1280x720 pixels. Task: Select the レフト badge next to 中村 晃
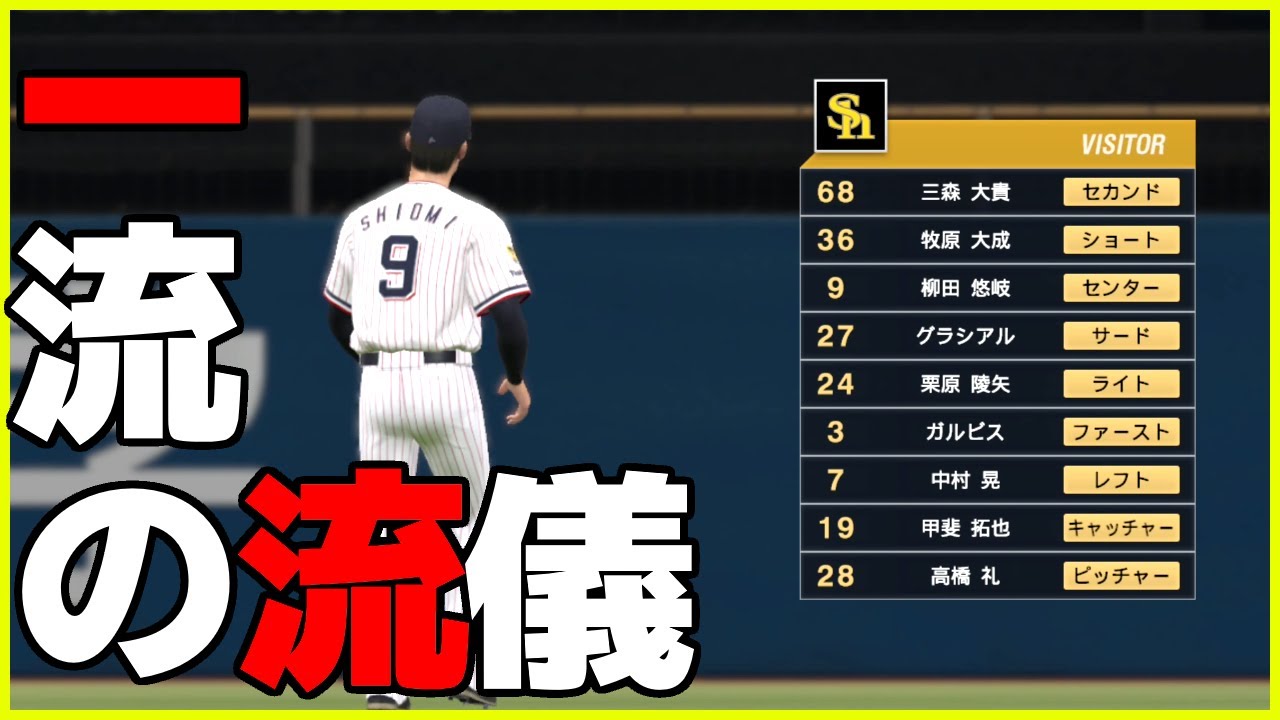1123,480
